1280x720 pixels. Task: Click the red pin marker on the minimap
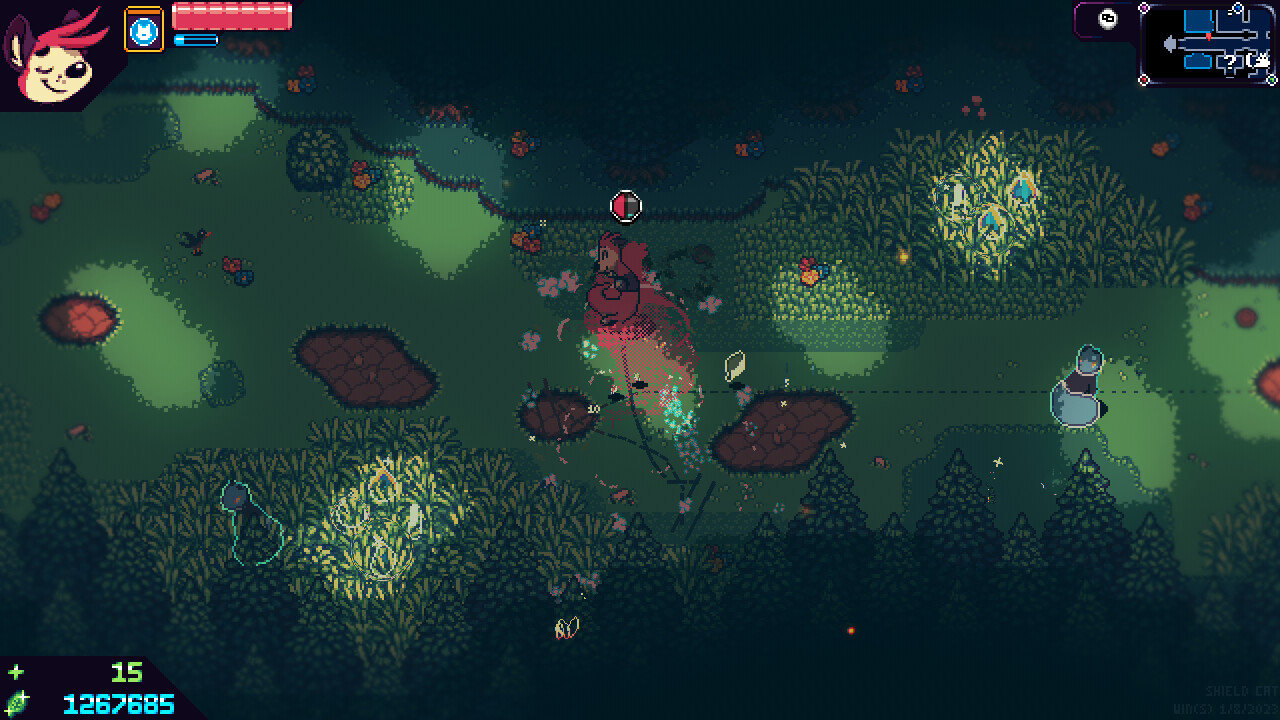point(1208,36)
